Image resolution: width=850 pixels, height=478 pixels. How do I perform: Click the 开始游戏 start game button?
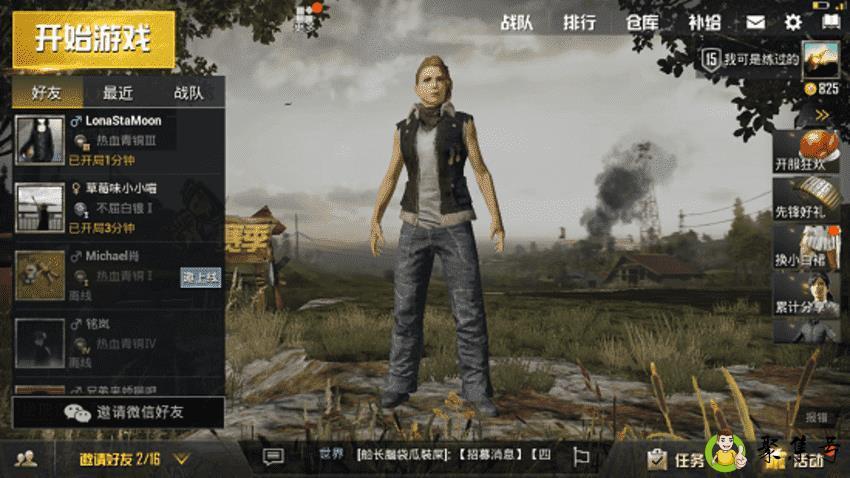point(93,40)
